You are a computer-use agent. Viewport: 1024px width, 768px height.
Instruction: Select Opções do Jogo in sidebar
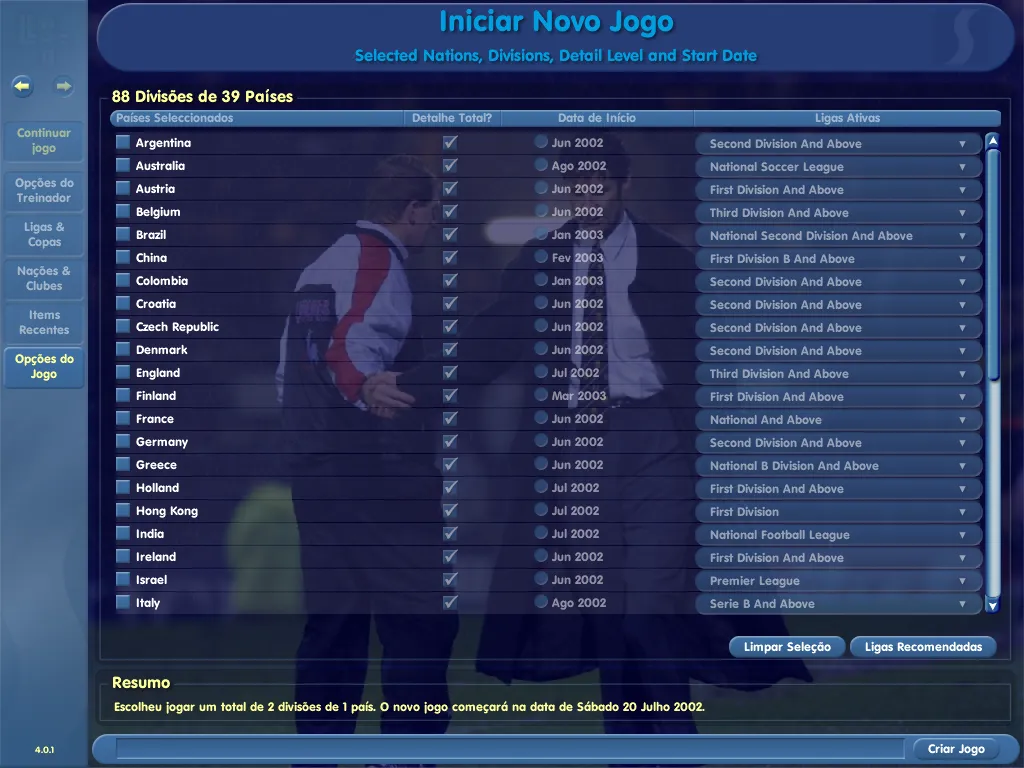click(44, 367)
